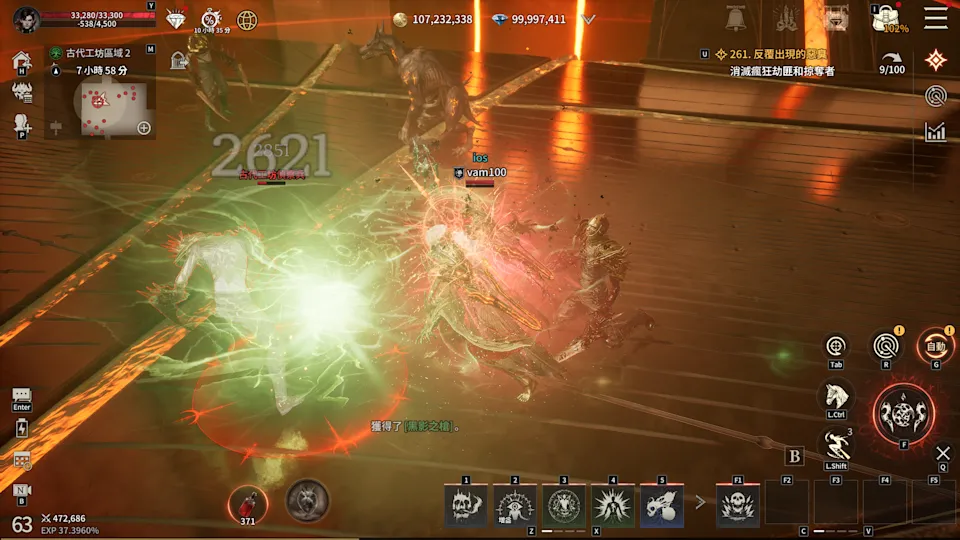This screenshot has height=540, width=960.
Task: Activate the skull smoke skill in slot 1
Action: pyautogui.click(x=466, y=505)
